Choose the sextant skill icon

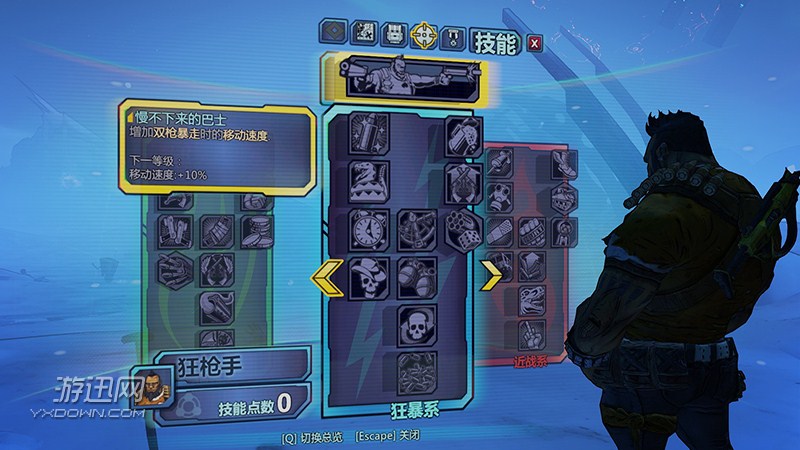pos(417,229)
